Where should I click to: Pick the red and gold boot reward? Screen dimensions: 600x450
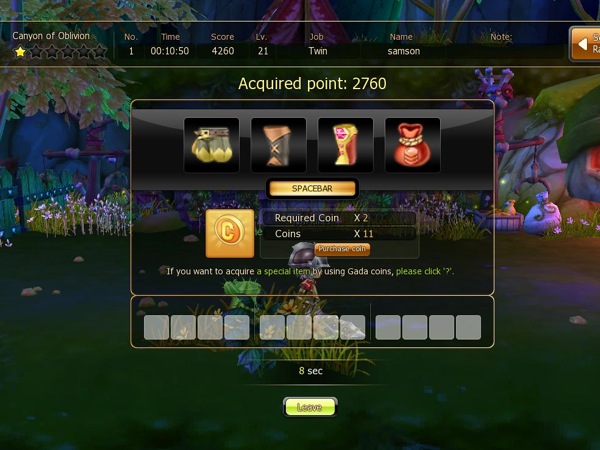point(345,145)
